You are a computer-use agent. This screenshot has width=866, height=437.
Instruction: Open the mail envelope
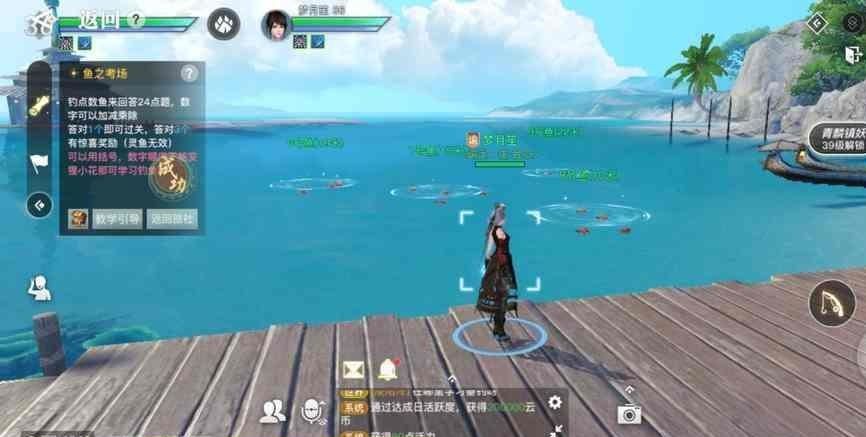click(353, 370)
